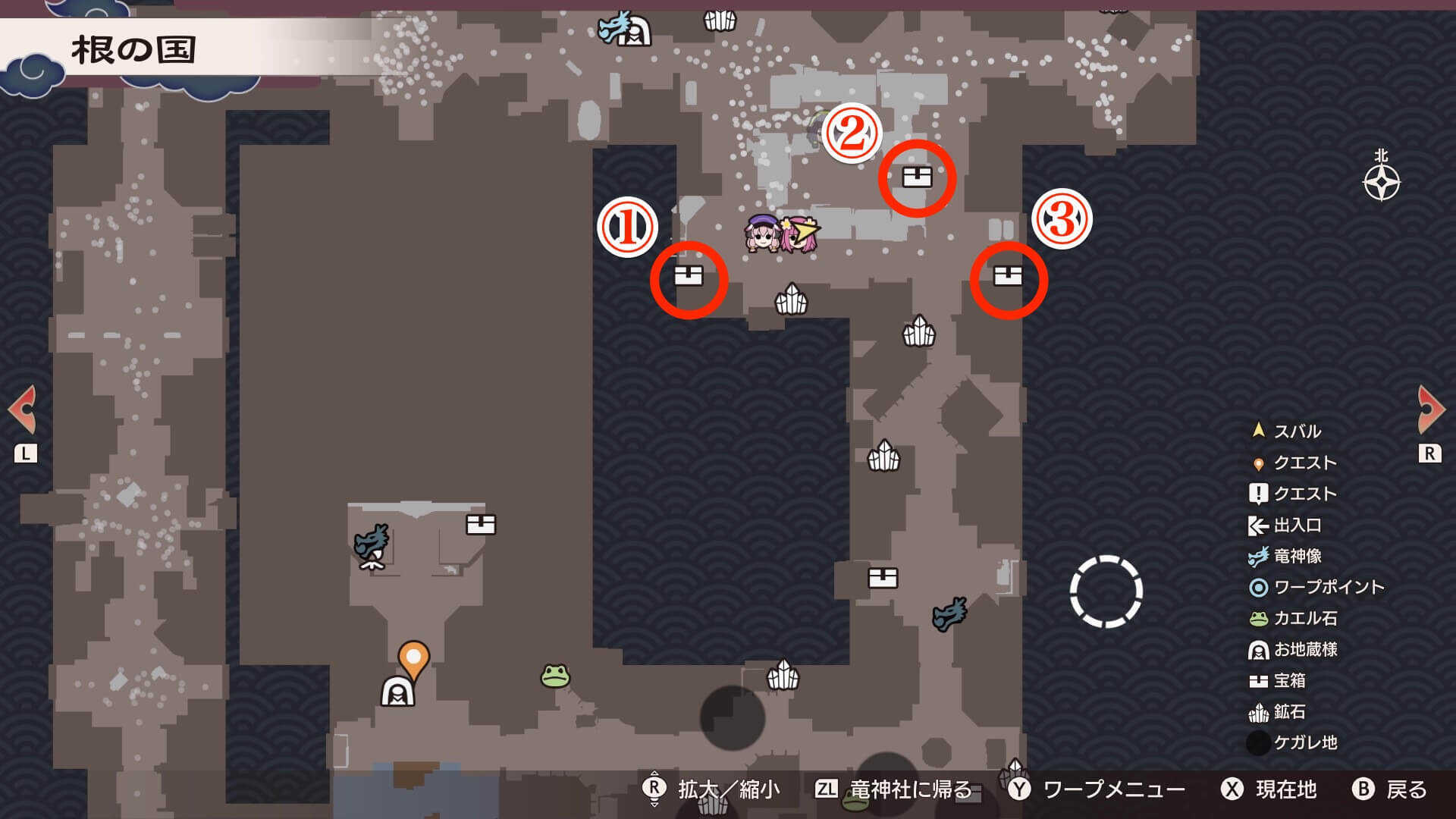Click 現在地 to center on current location
This screenshot has width=1456, height=819.
click(x=1285, y=789)
